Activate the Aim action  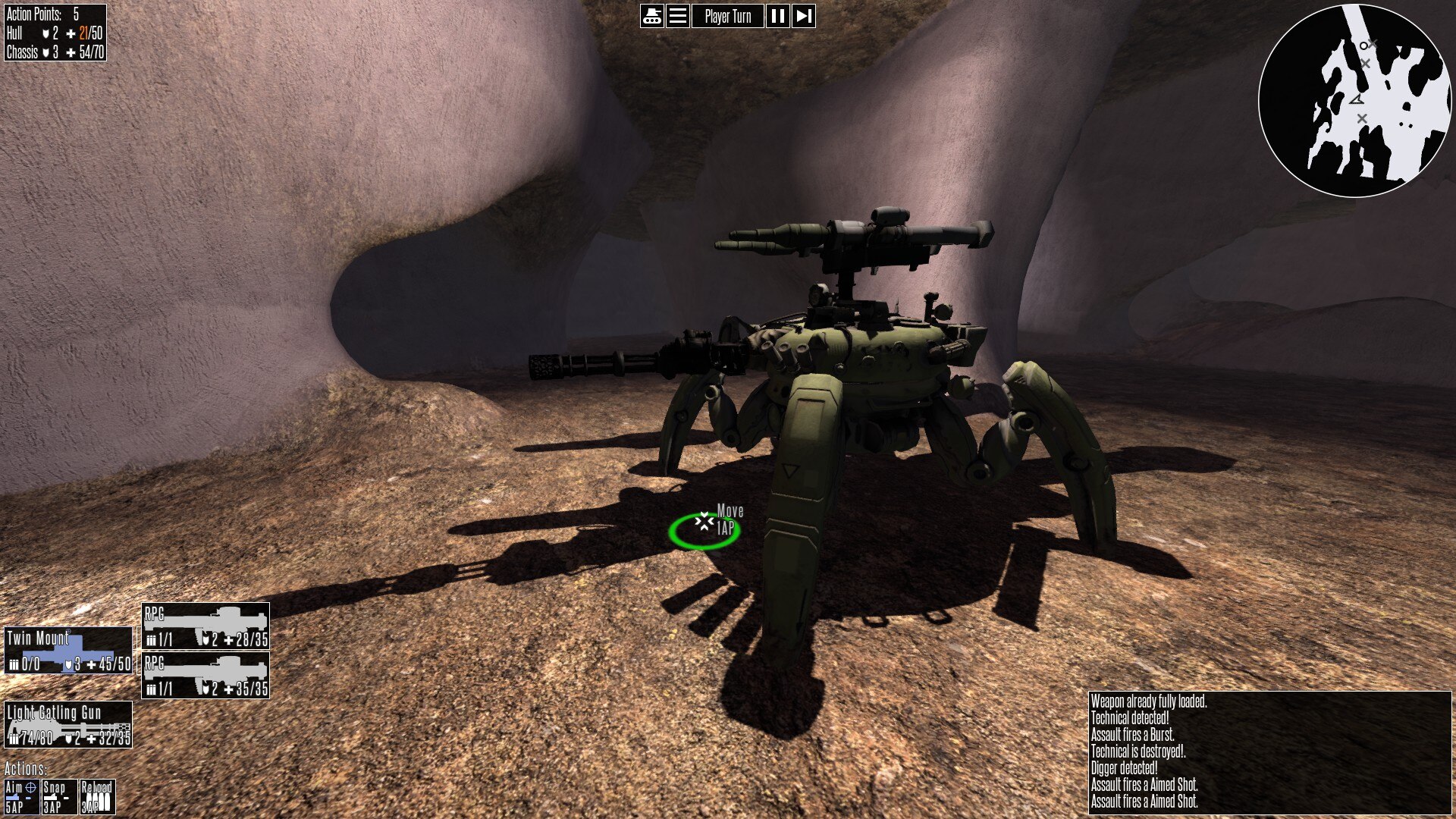tap(21, 797)
